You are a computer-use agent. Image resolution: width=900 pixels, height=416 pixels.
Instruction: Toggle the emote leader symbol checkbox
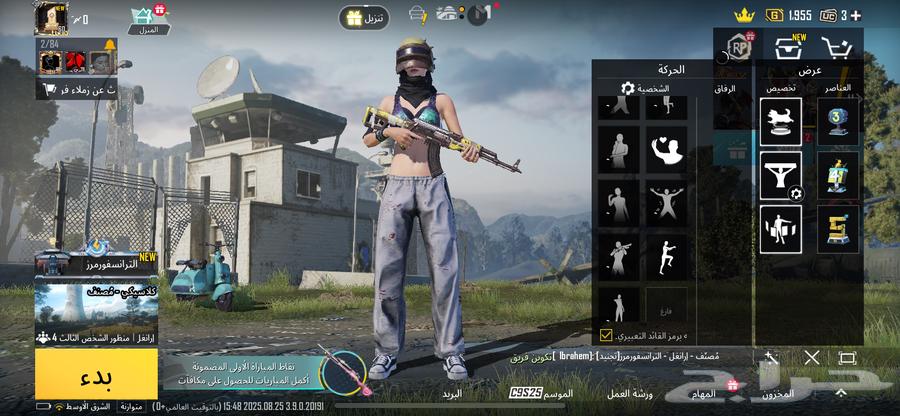[x=606, y=335]
